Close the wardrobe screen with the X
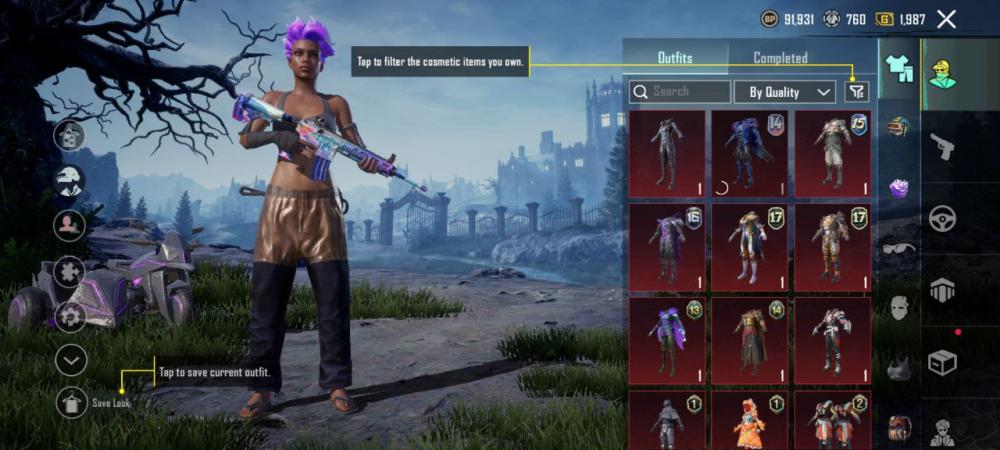This screenshot has width=1000, height=450. point(946,19)
